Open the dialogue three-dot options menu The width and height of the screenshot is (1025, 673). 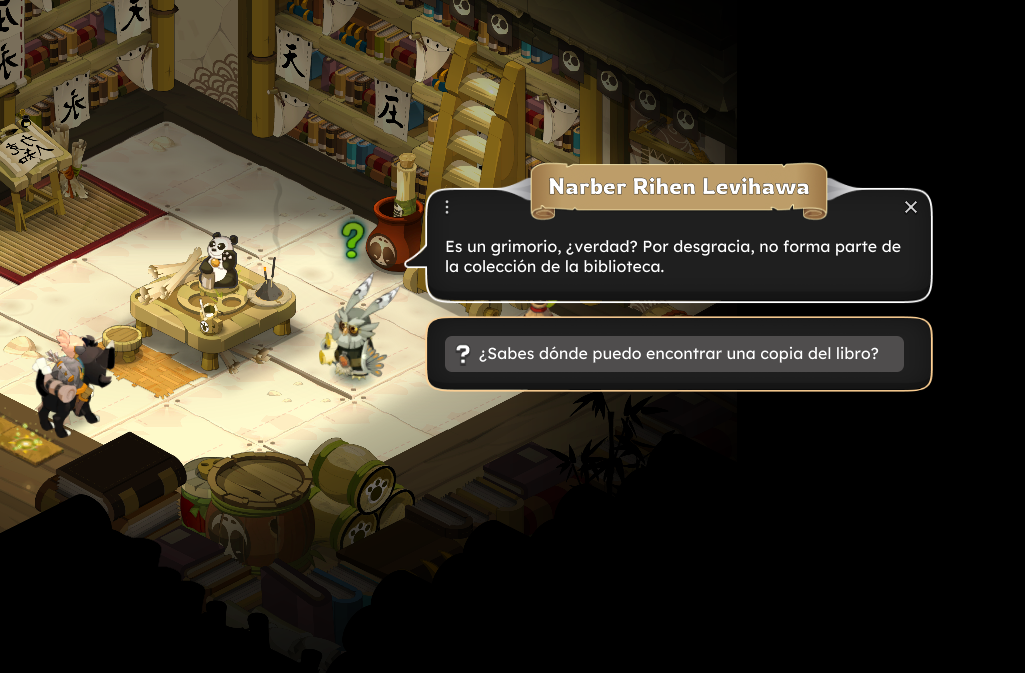pos(447,207)
